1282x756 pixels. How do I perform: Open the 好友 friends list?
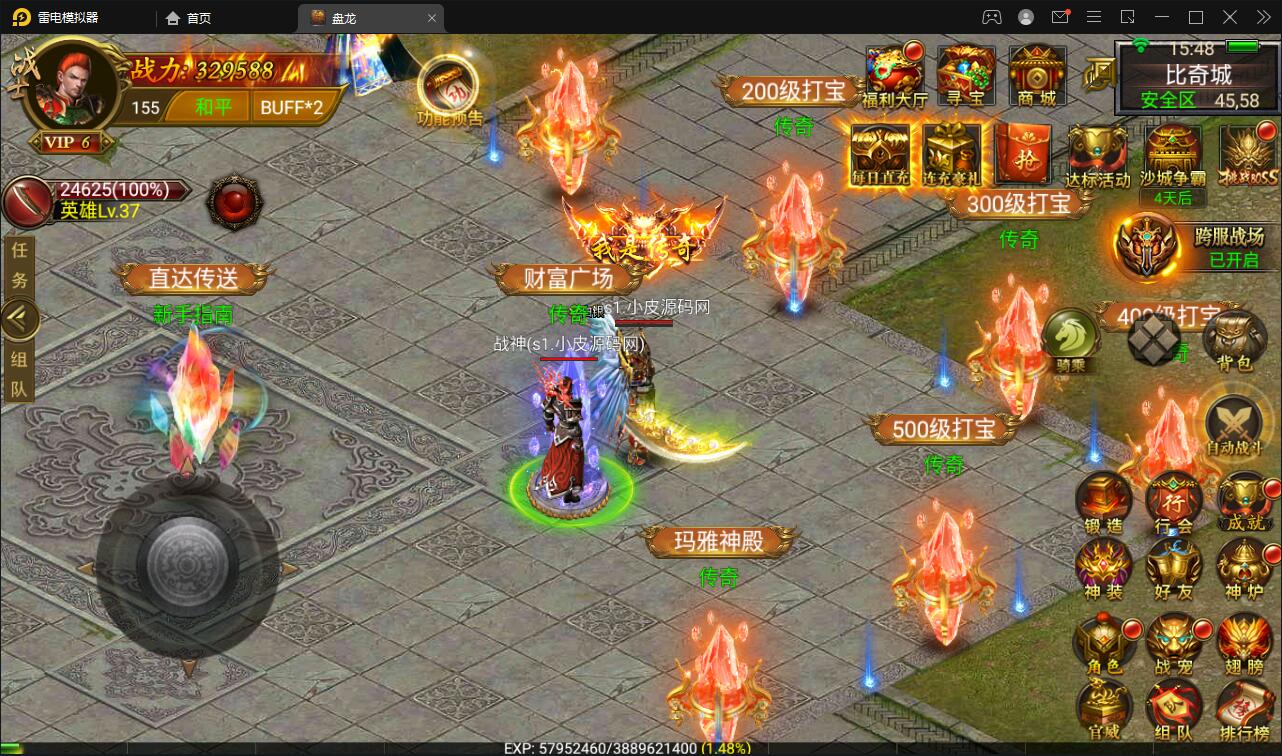click(x=1175, y=570)
